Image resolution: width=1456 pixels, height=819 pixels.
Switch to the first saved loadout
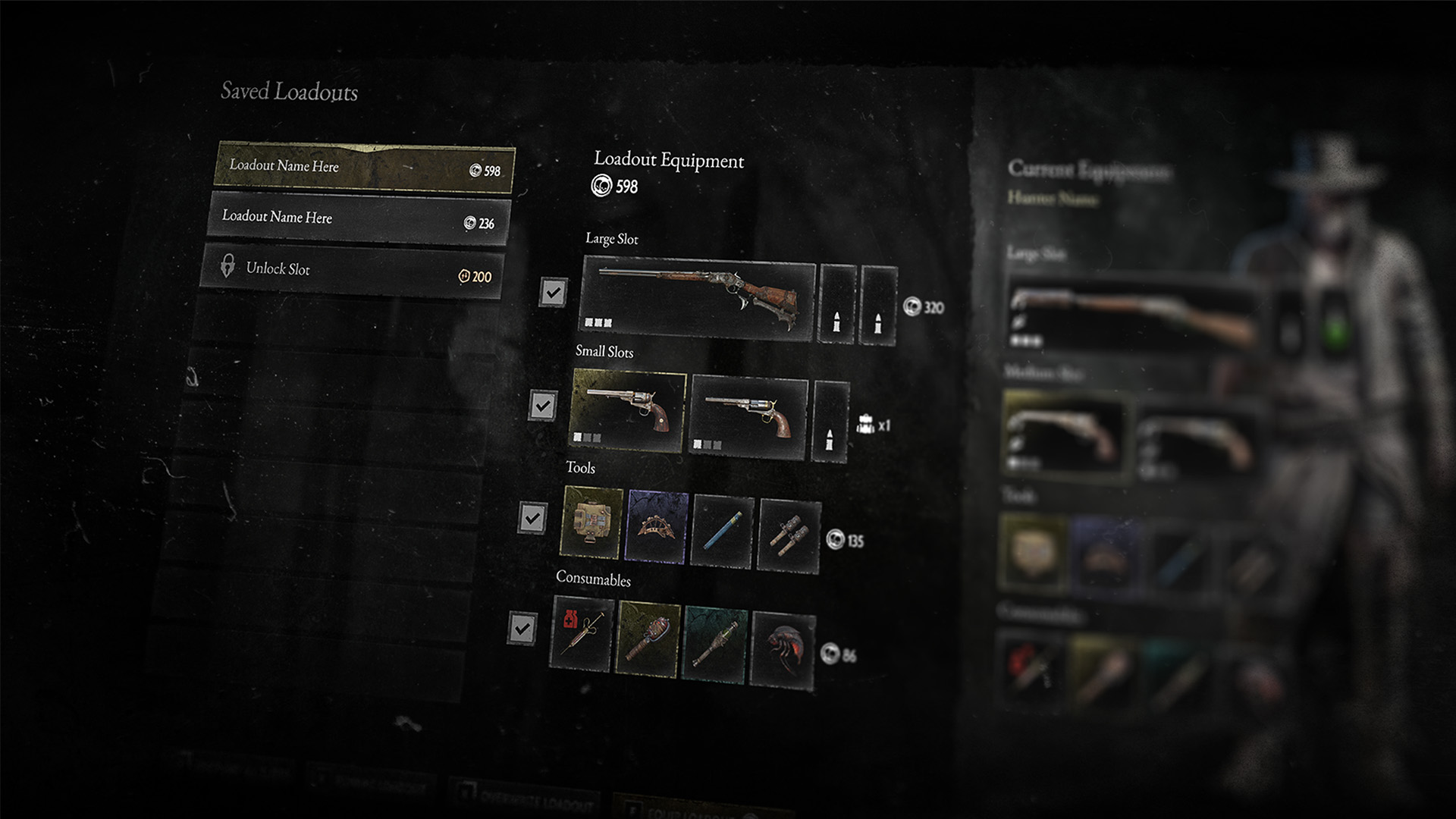click(x=364, y=168)
